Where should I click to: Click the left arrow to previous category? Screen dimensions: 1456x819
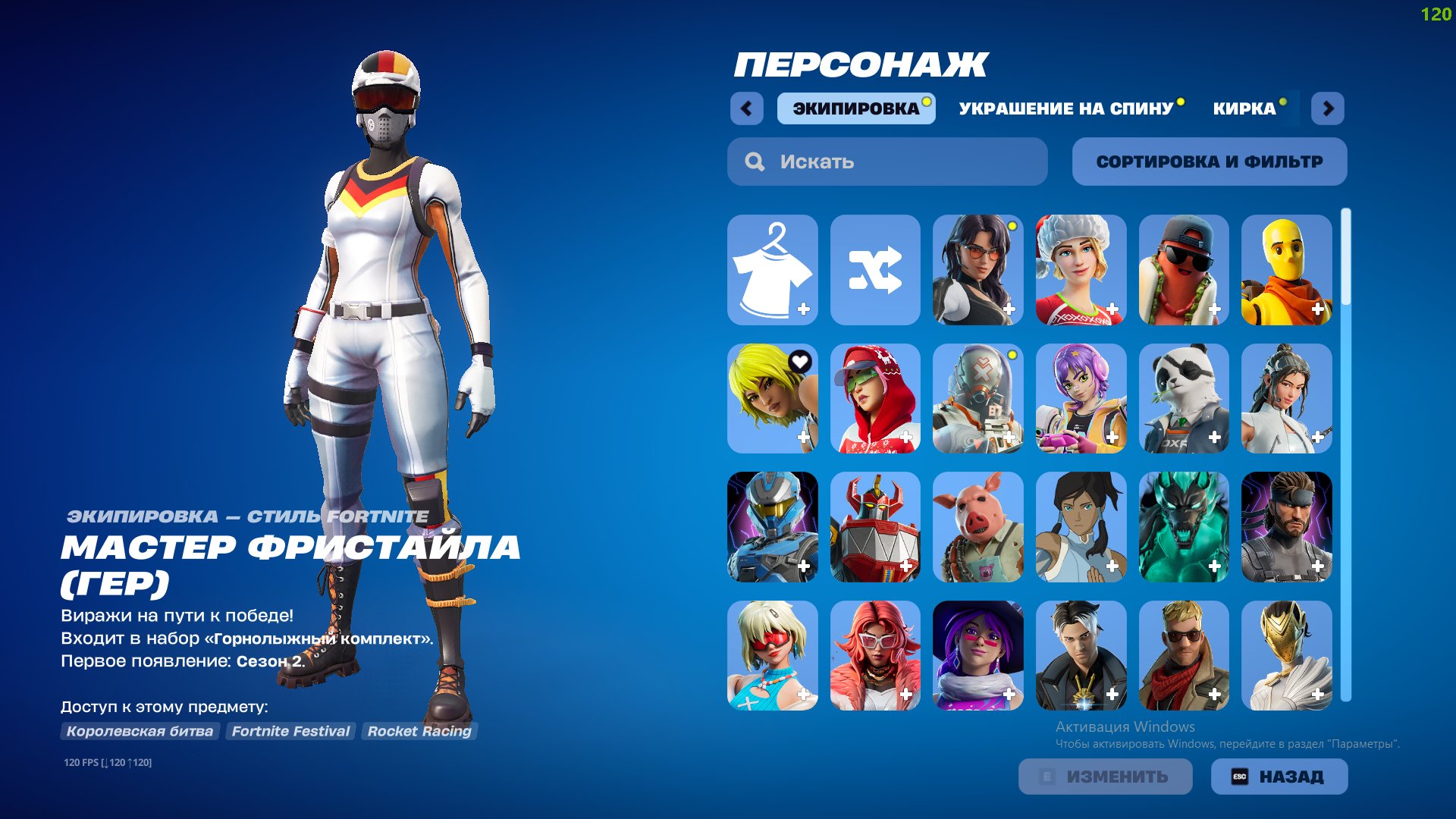[x=748, y=108]
